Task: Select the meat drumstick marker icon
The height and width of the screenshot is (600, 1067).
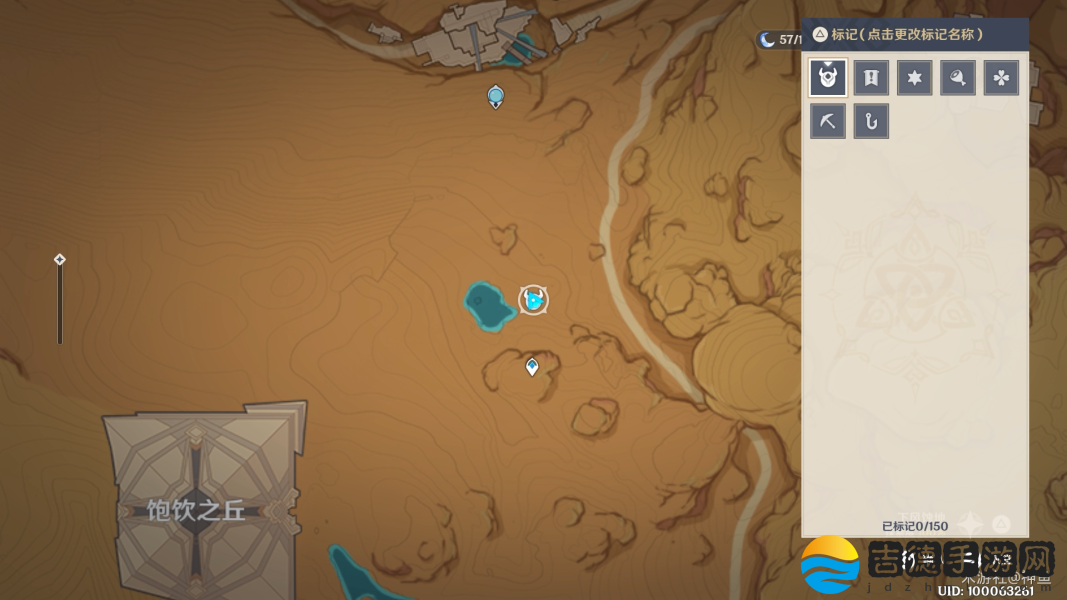Action: 957,78
